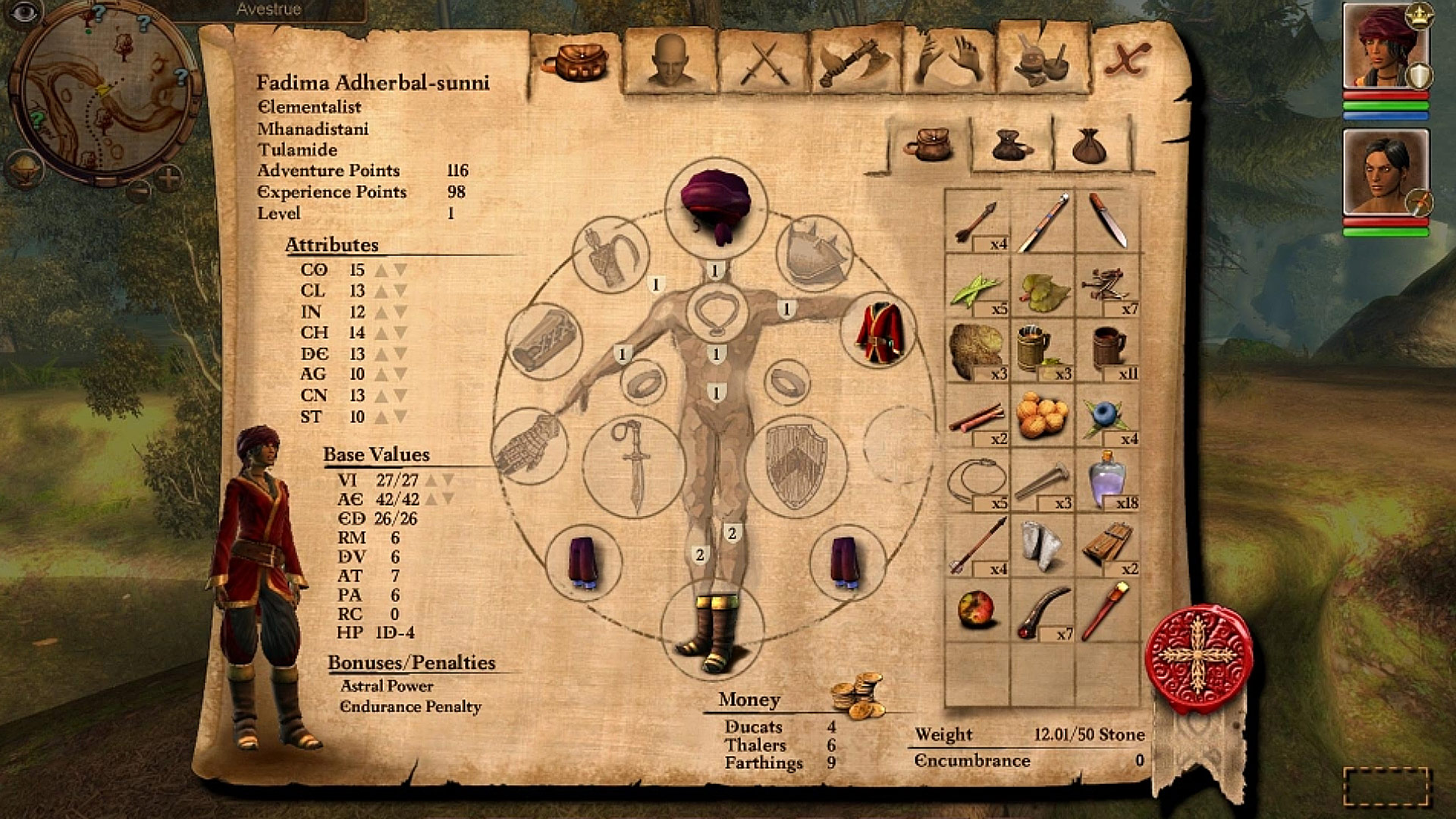Zoom out the minimap with minus button
This screenshot has width=1456, height=819.
pos(138,190)
